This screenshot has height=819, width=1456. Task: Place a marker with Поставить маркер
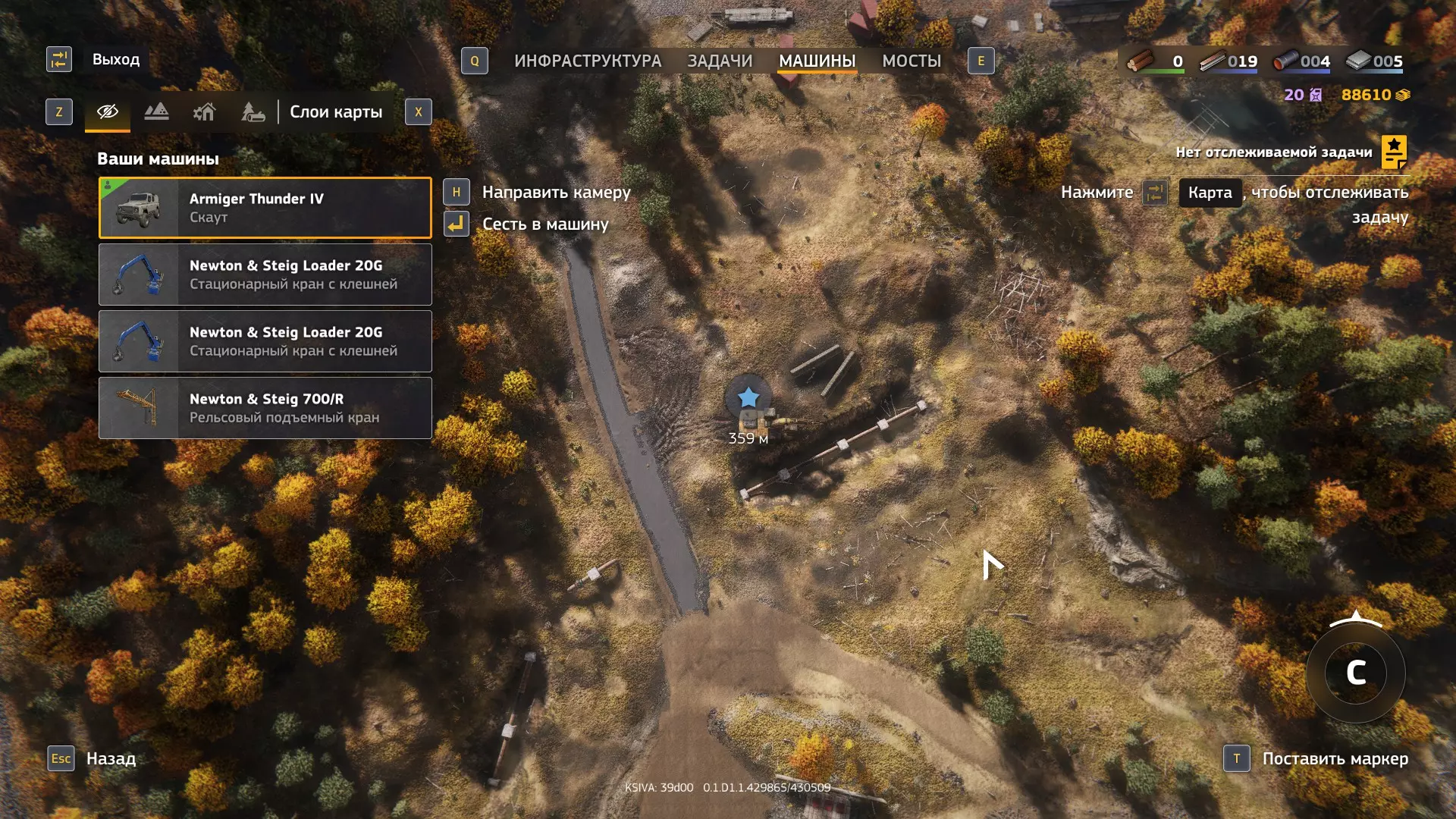[x=1335, y=758]
